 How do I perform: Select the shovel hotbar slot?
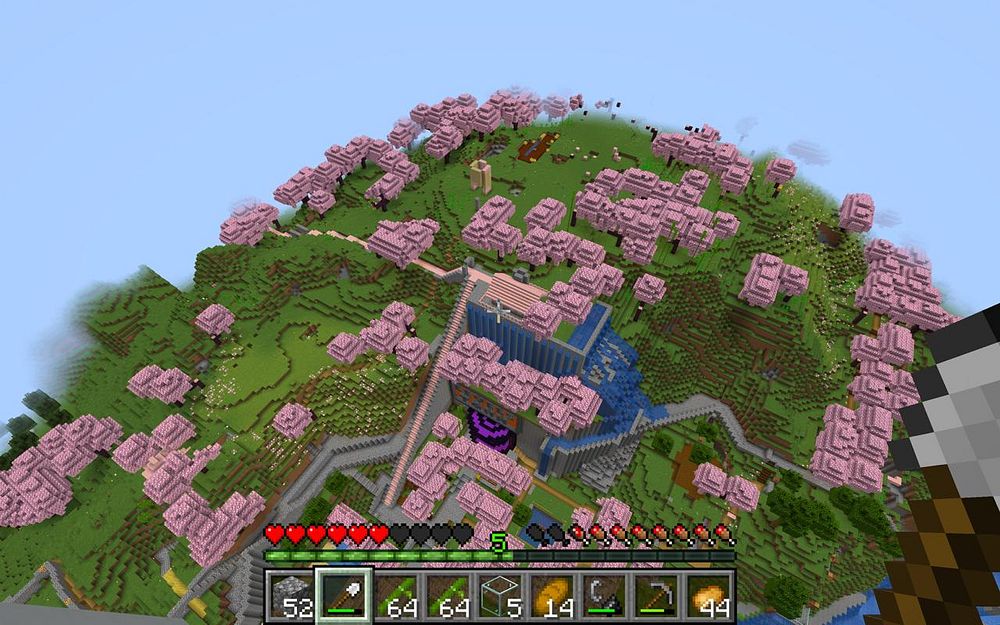(345, 596)
